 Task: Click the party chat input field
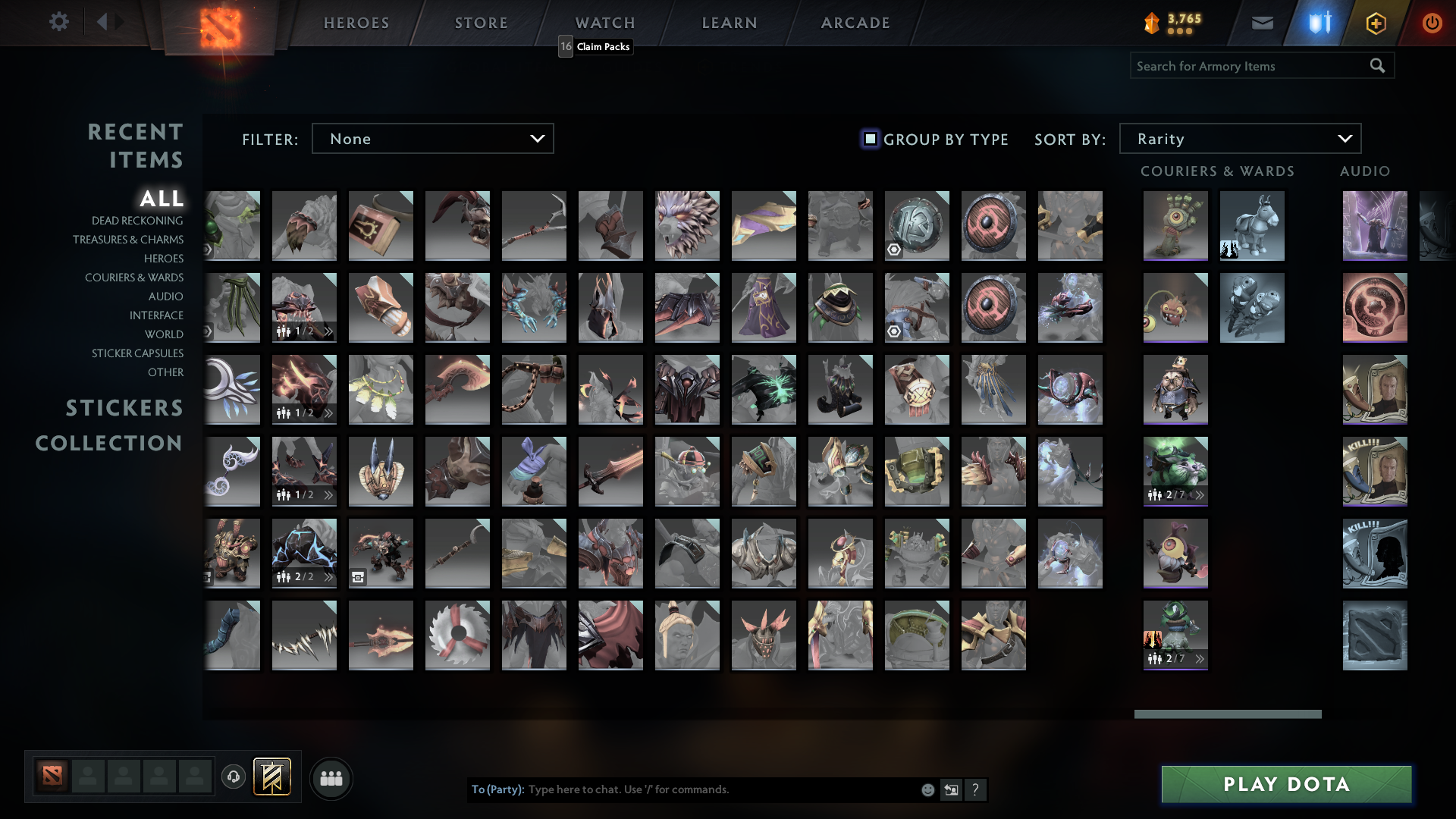tap(682, 789)
